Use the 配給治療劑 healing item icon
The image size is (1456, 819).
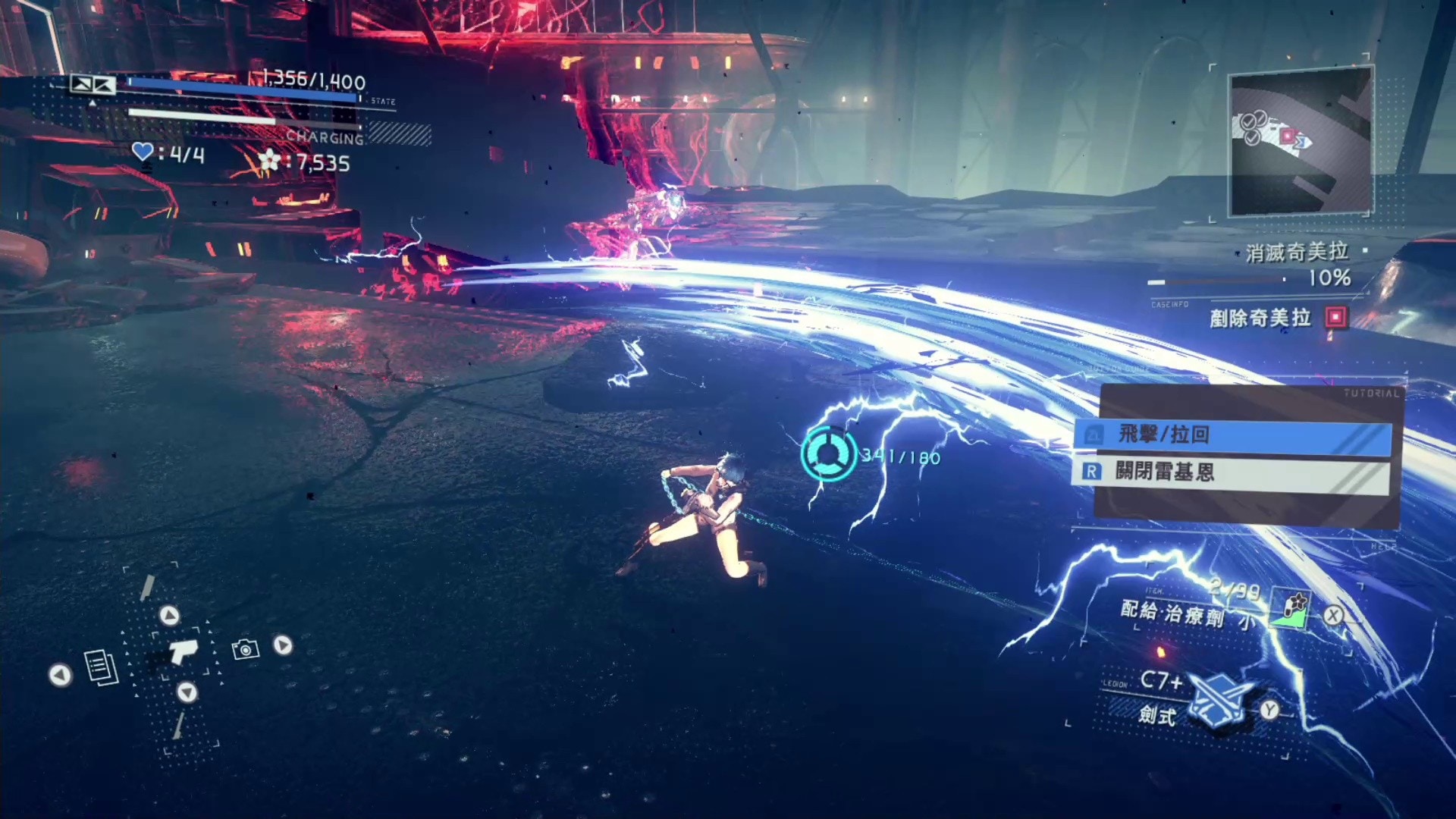pos(1291,609)
